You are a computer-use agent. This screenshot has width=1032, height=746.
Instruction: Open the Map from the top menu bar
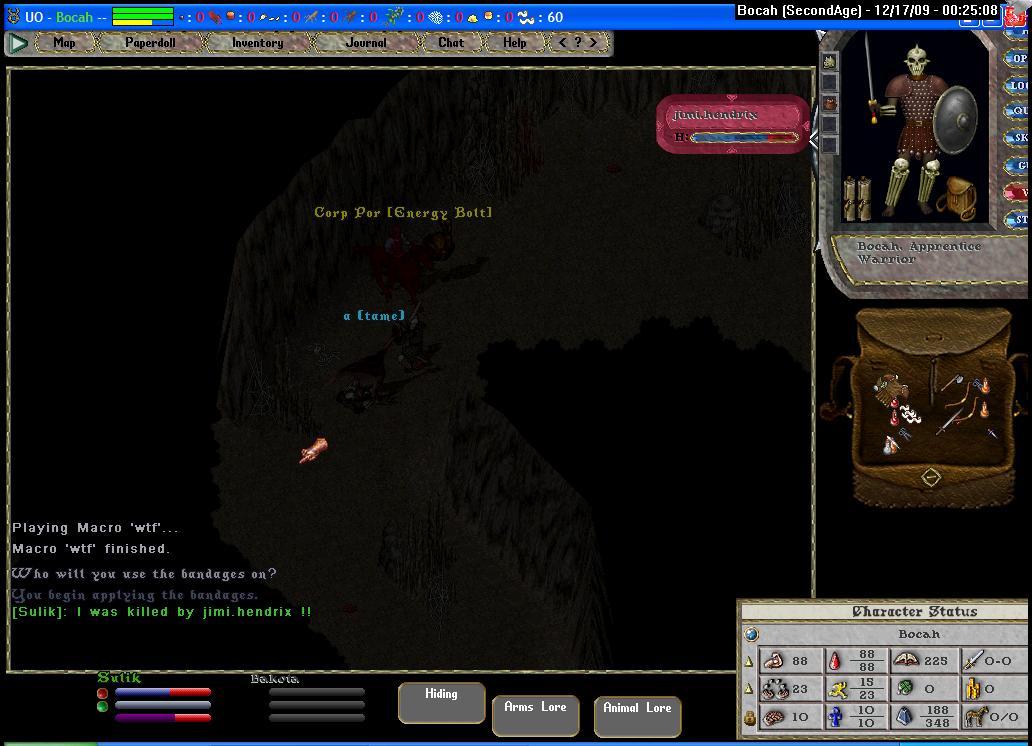click(65, 43)
